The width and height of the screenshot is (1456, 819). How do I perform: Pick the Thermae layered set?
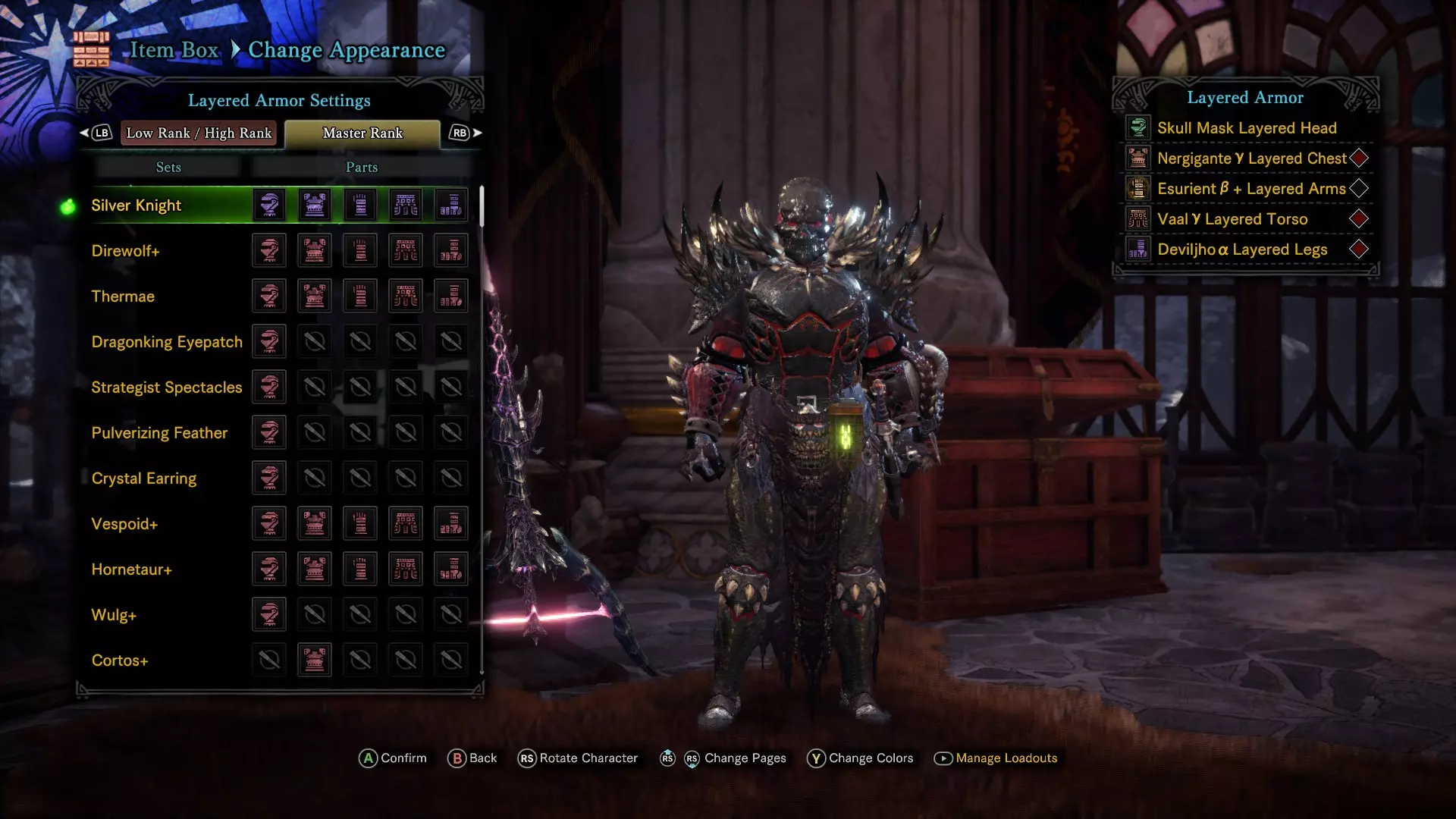tap(123, 297)
